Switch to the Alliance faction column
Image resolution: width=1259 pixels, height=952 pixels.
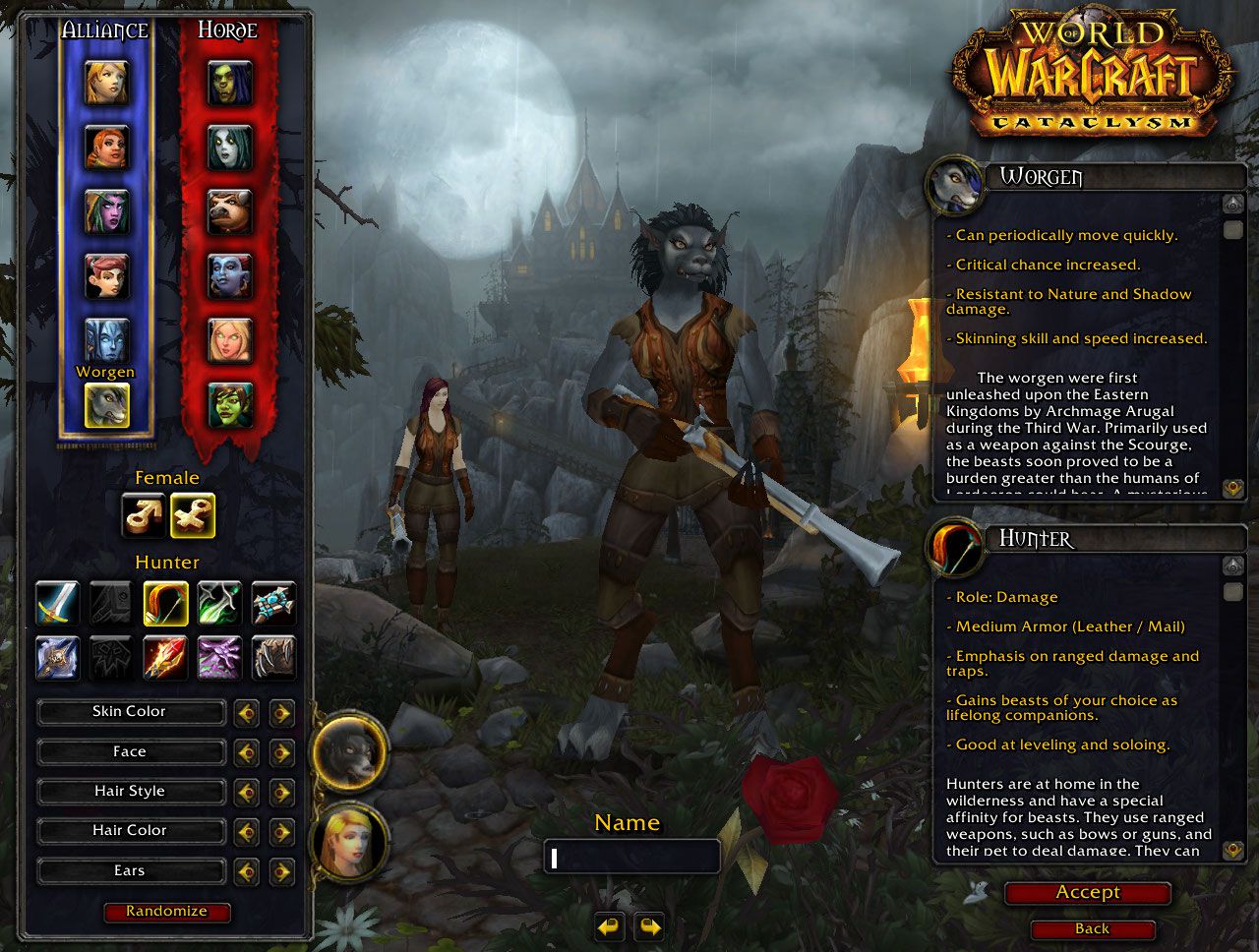[105, 30]
